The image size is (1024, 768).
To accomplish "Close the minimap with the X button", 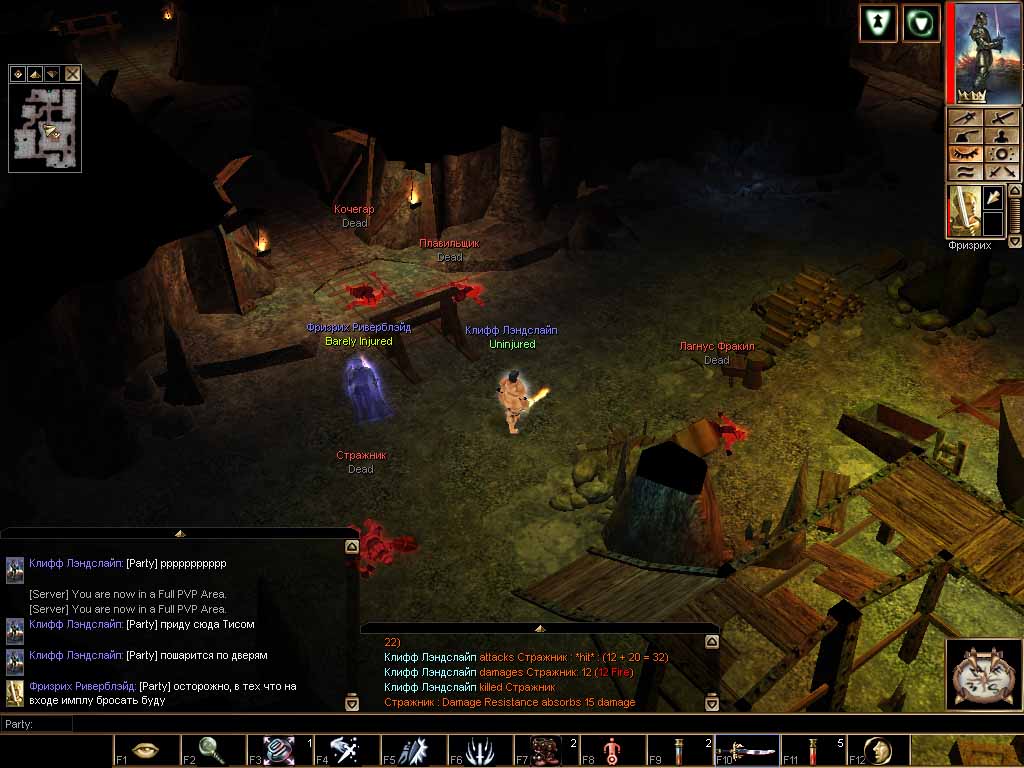I will click(73, 74).
